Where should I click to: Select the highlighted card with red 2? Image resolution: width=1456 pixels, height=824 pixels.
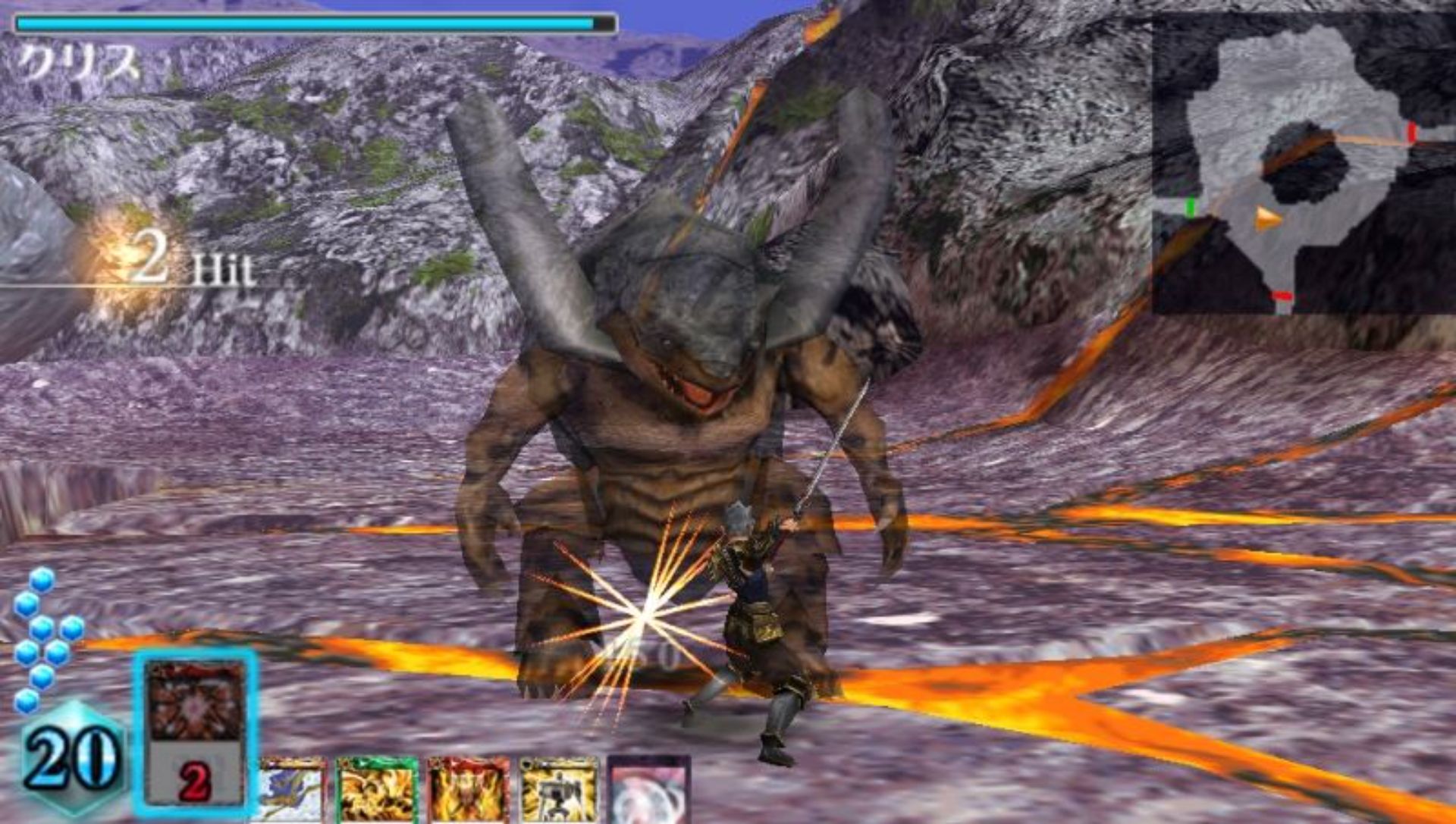click(x=196, y=732)
